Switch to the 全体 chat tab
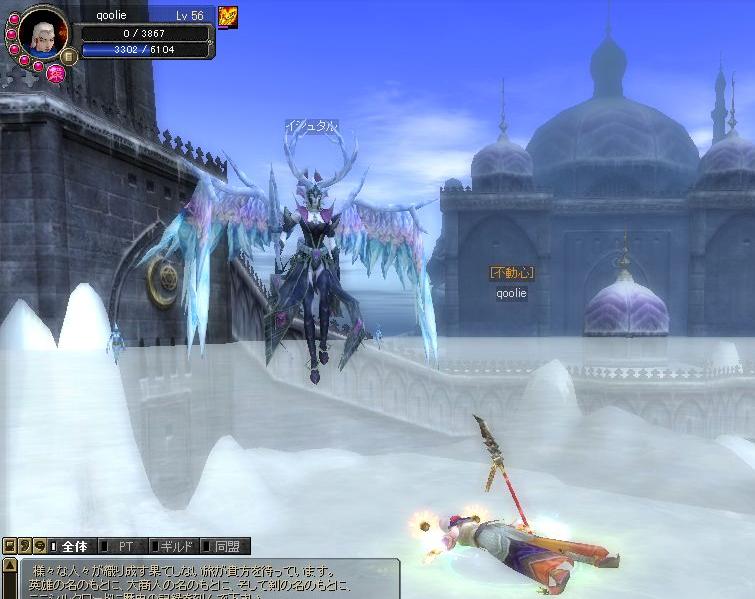The image size is (755, 599). [73, 546]
